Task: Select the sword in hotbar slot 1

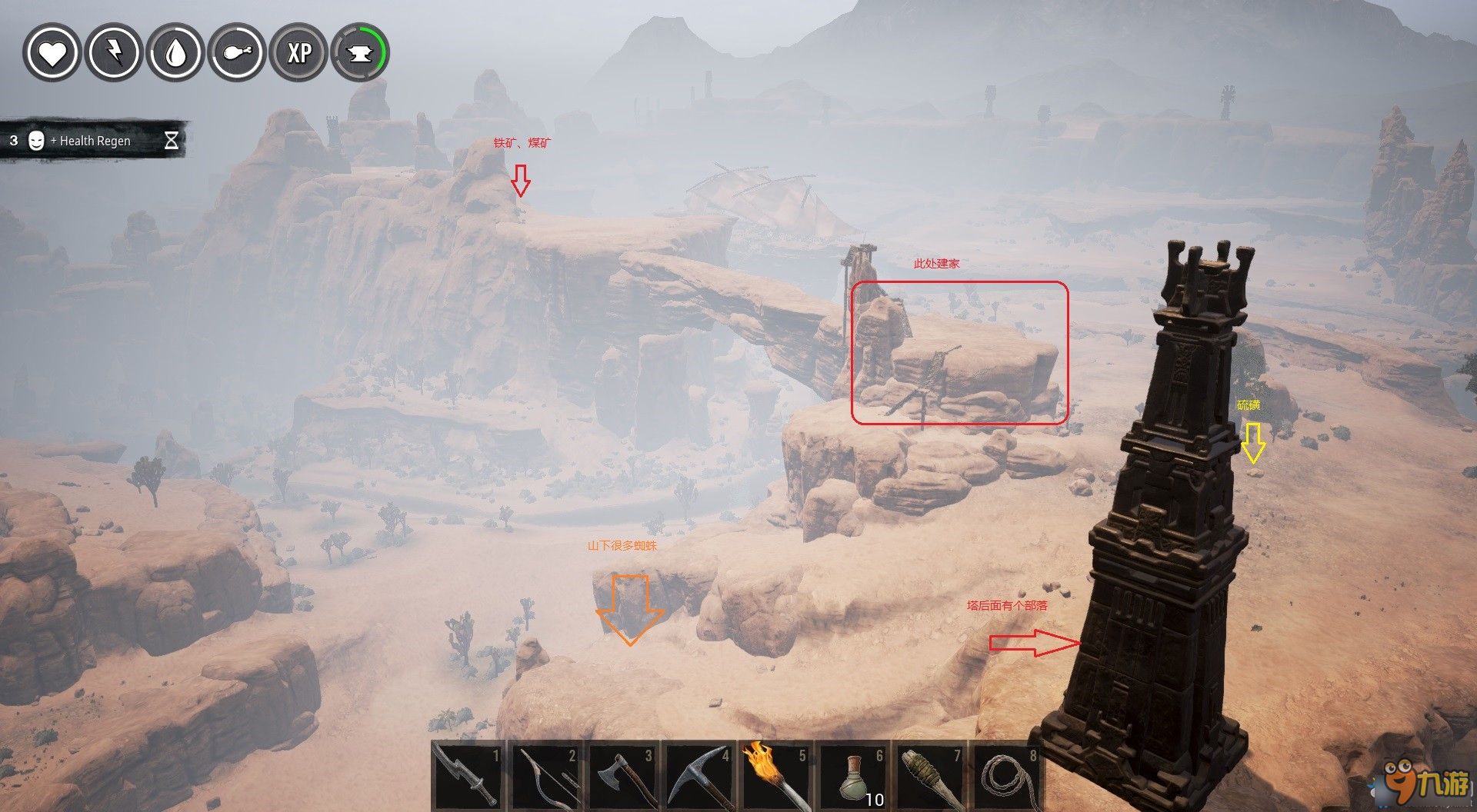Action: click(467, 777)
